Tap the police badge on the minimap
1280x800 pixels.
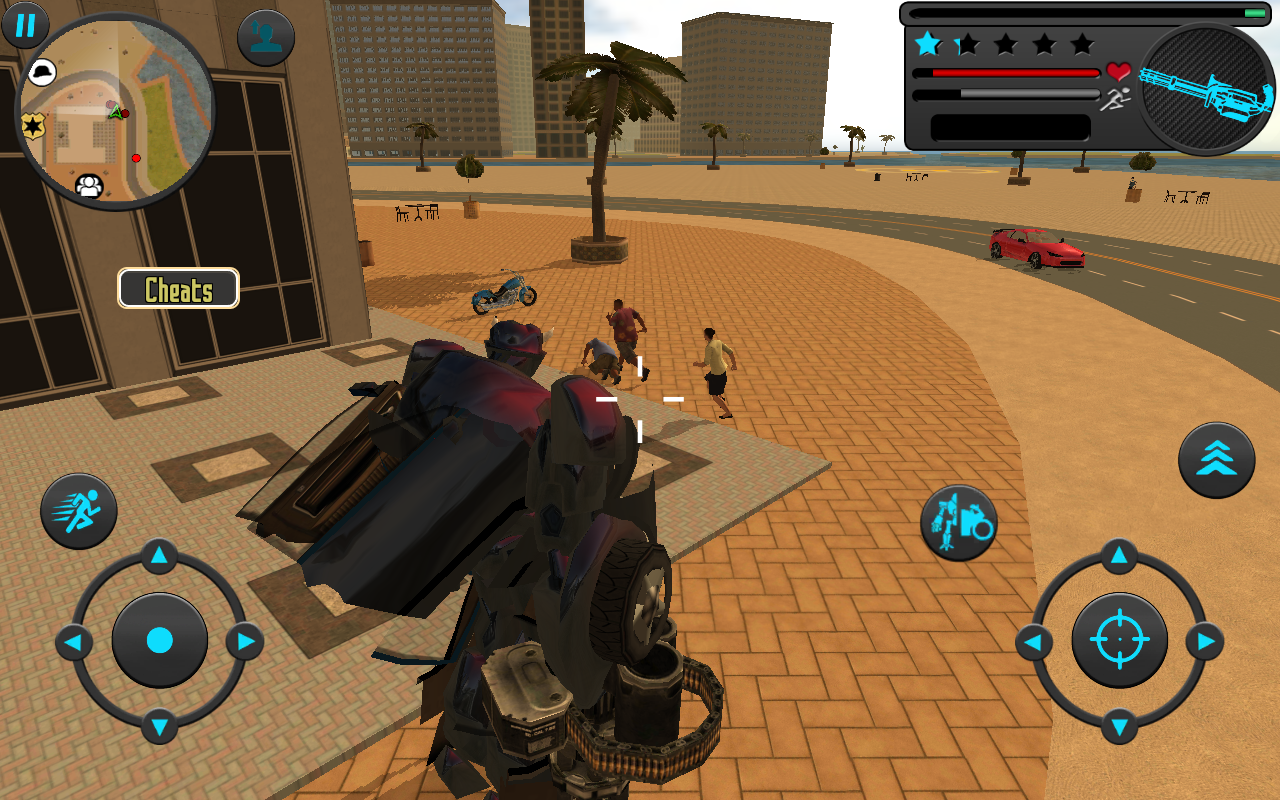[34, 127]
